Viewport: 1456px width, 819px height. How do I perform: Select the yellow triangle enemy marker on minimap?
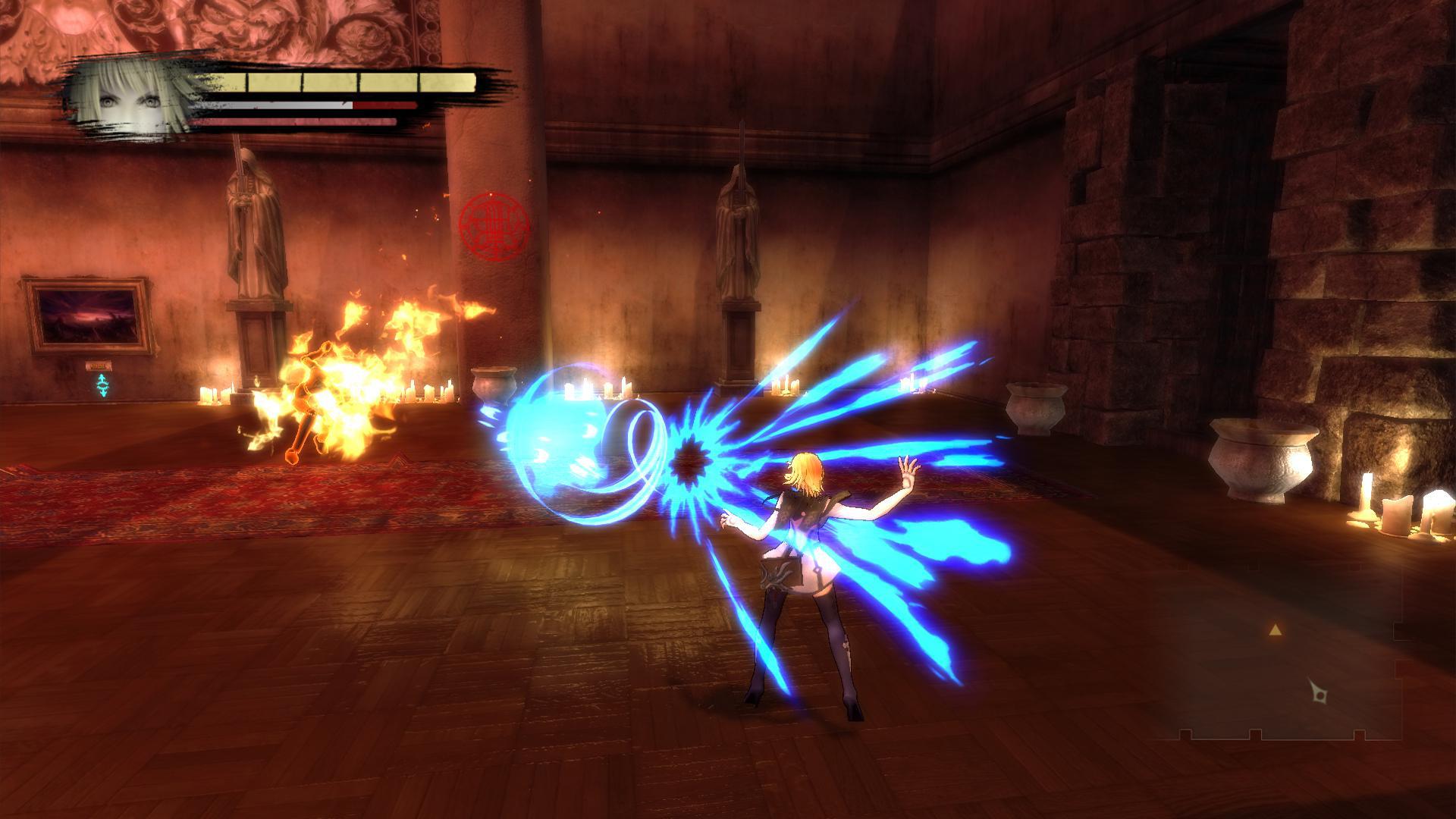1276,630
